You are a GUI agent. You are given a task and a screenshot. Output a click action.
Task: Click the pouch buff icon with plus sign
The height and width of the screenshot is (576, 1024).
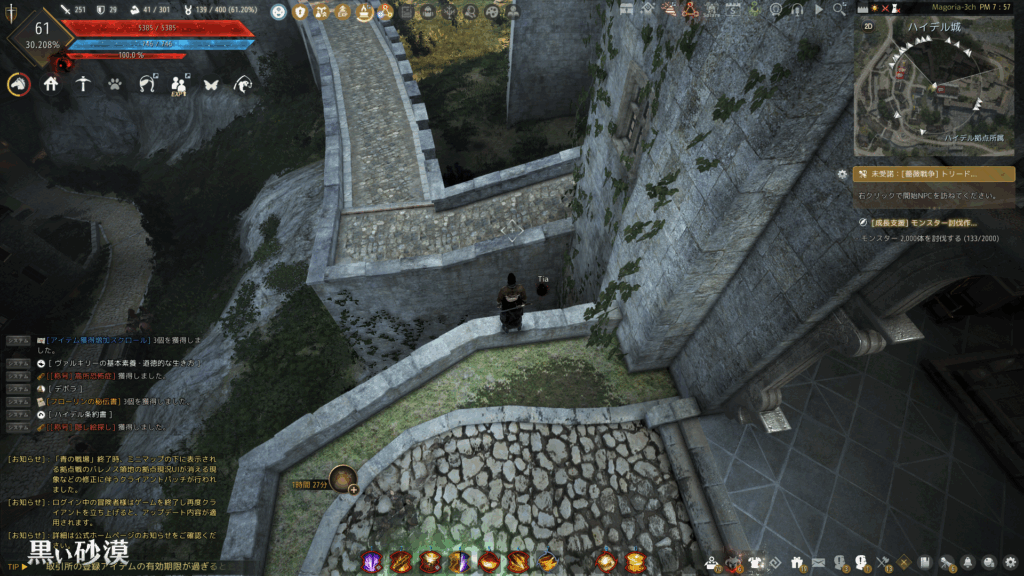click(343, 480)
